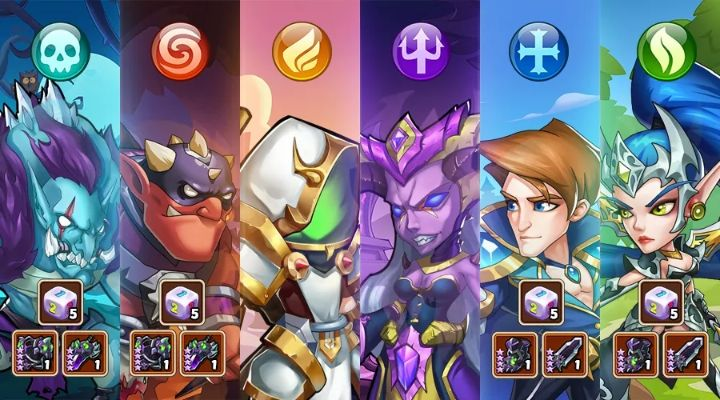The image size is (720, 400).
Task: Choose the blue cross faction icon
Action: click(540, 52)
